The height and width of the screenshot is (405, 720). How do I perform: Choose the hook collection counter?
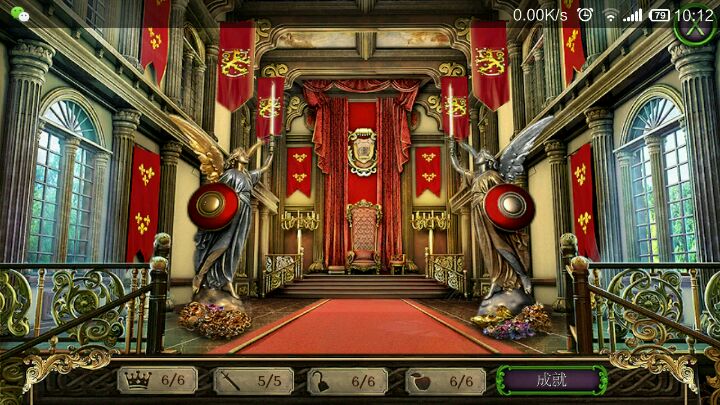(347, 380)
